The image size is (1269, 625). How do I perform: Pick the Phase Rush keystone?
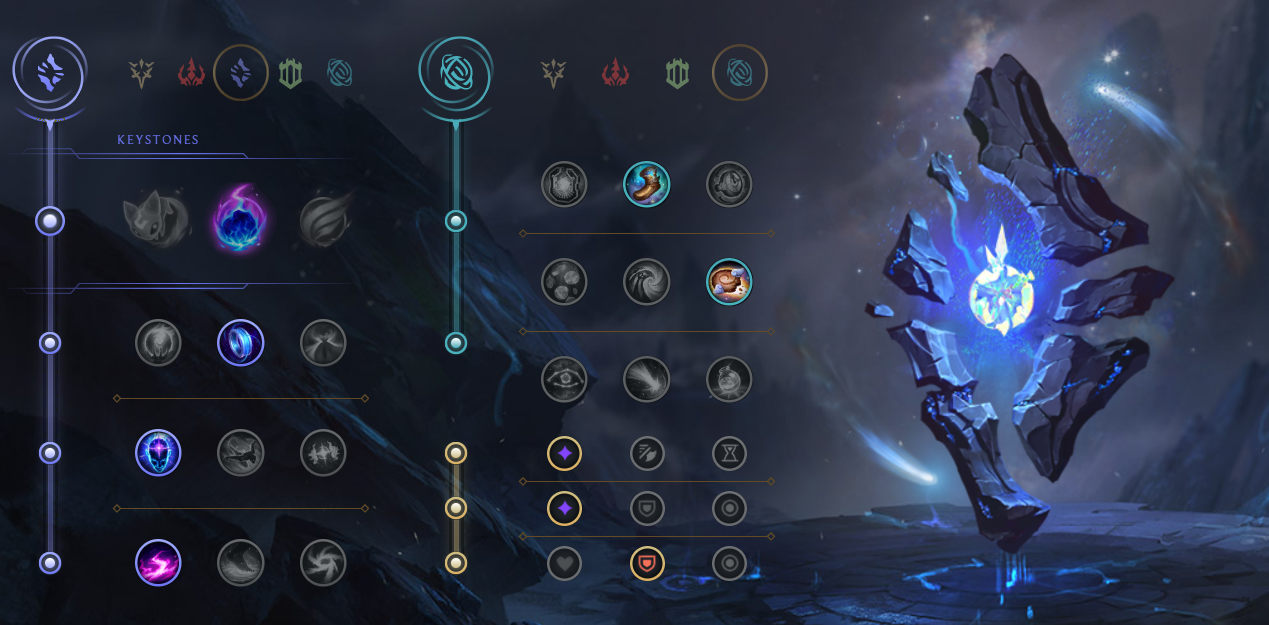pyautogui.click(x=323, y=221)
